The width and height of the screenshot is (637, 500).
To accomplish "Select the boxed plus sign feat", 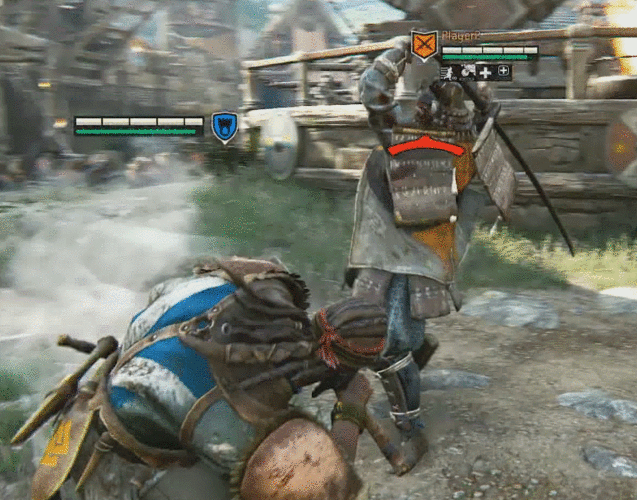I will [502, 72].
